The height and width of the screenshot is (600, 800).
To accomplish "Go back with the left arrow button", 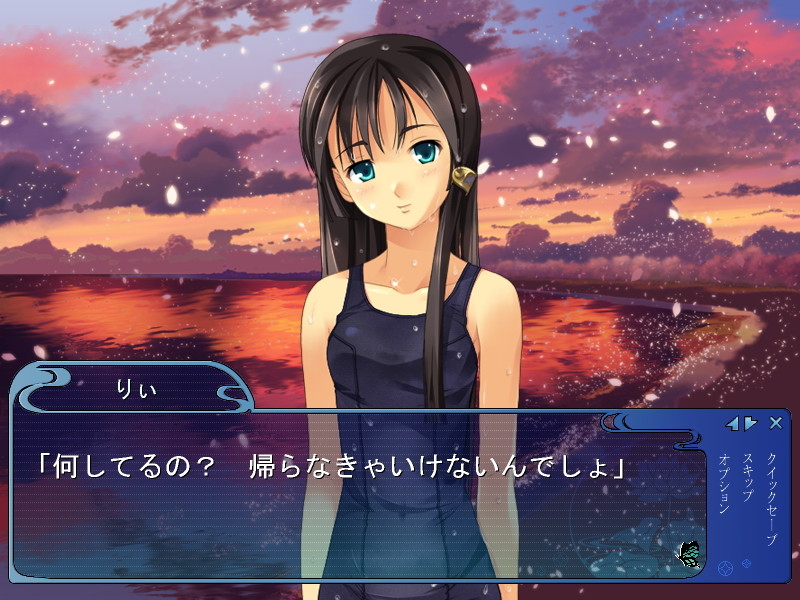I will (x=732, y=423).
